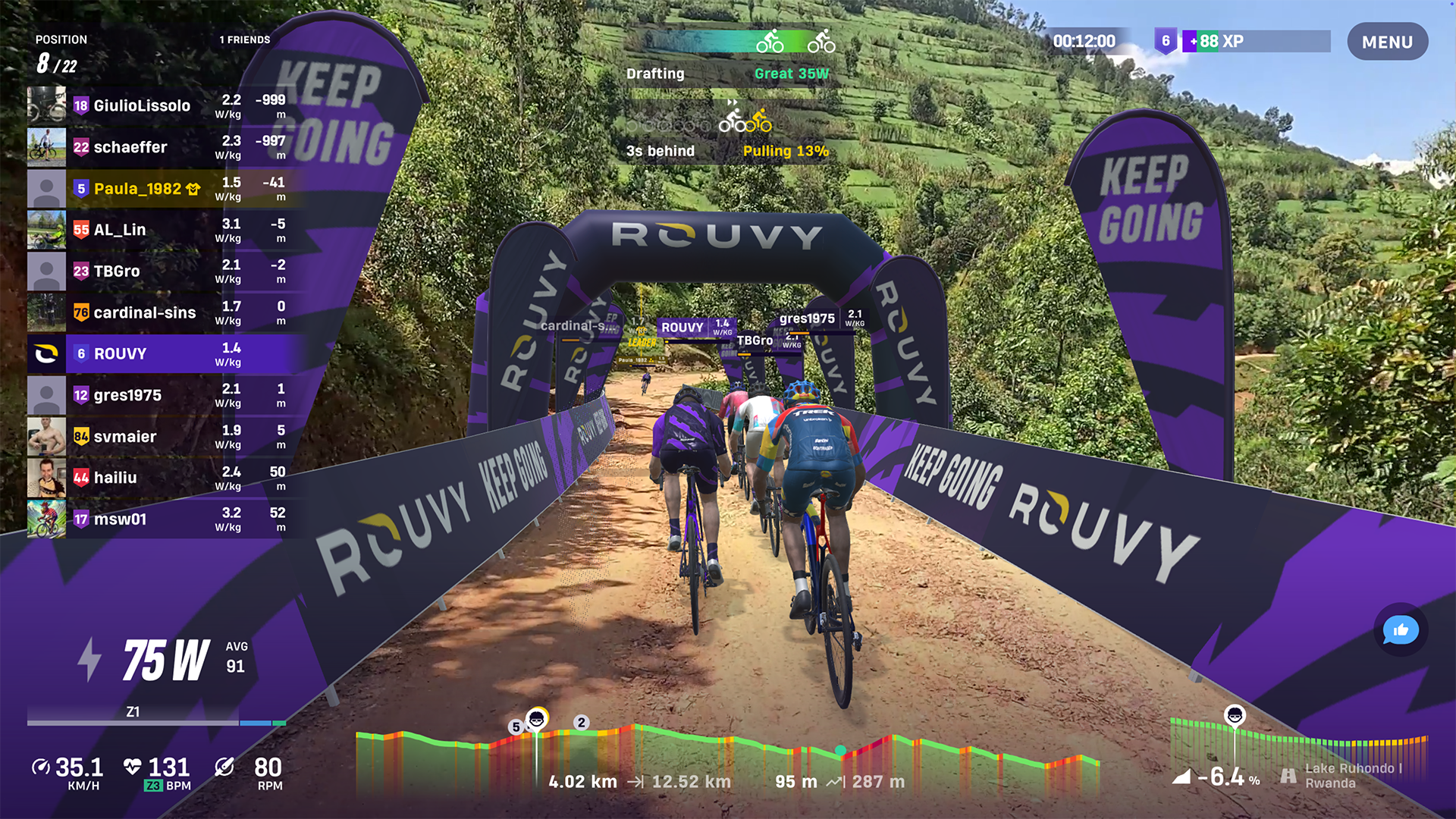This screenshot has width=1456, height=819.
Task: Click rider marker 2 on the elevation profile
Action: [582, 723]
